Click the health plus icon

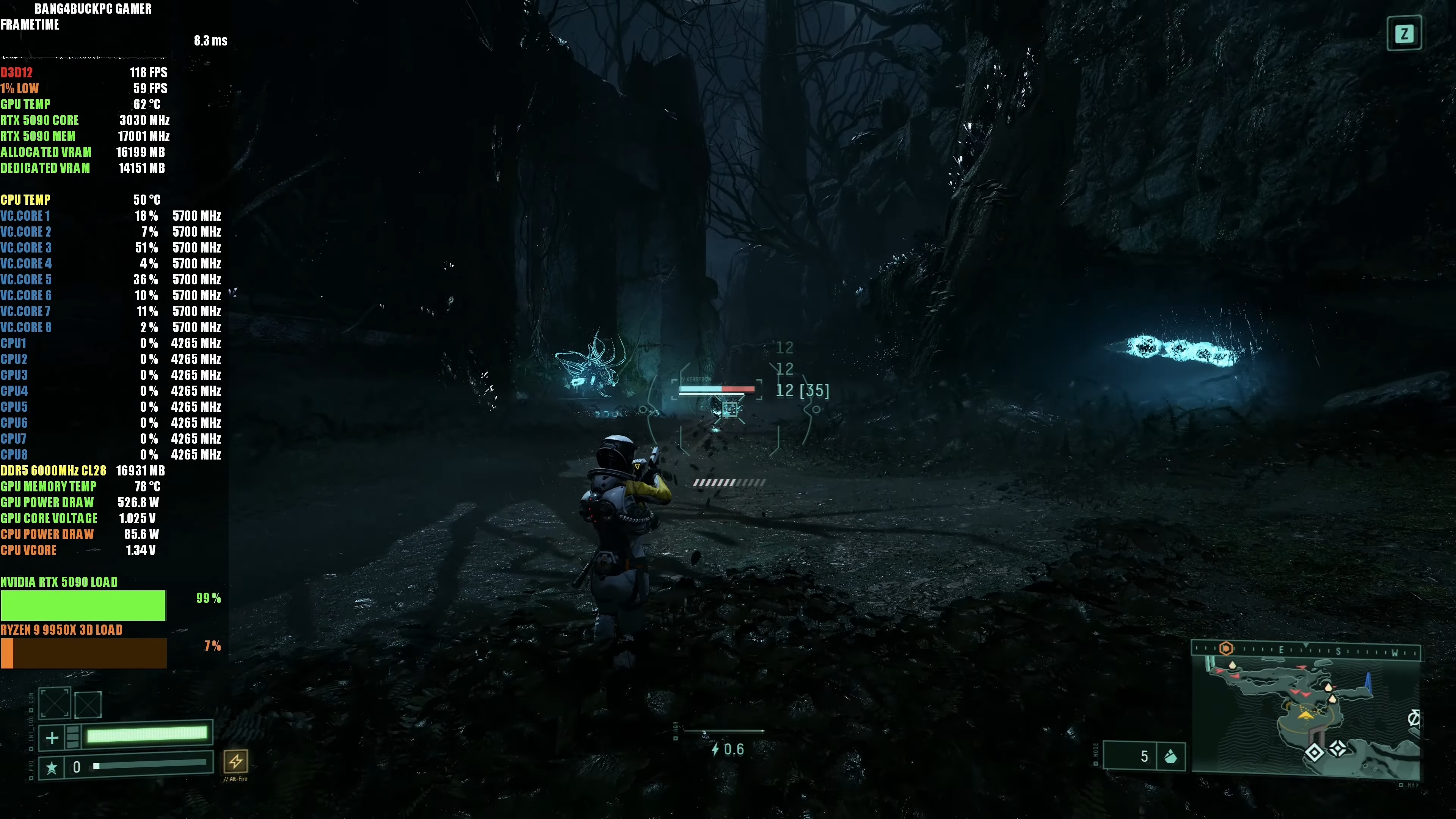pyautogui.click(x=52, y=737)
